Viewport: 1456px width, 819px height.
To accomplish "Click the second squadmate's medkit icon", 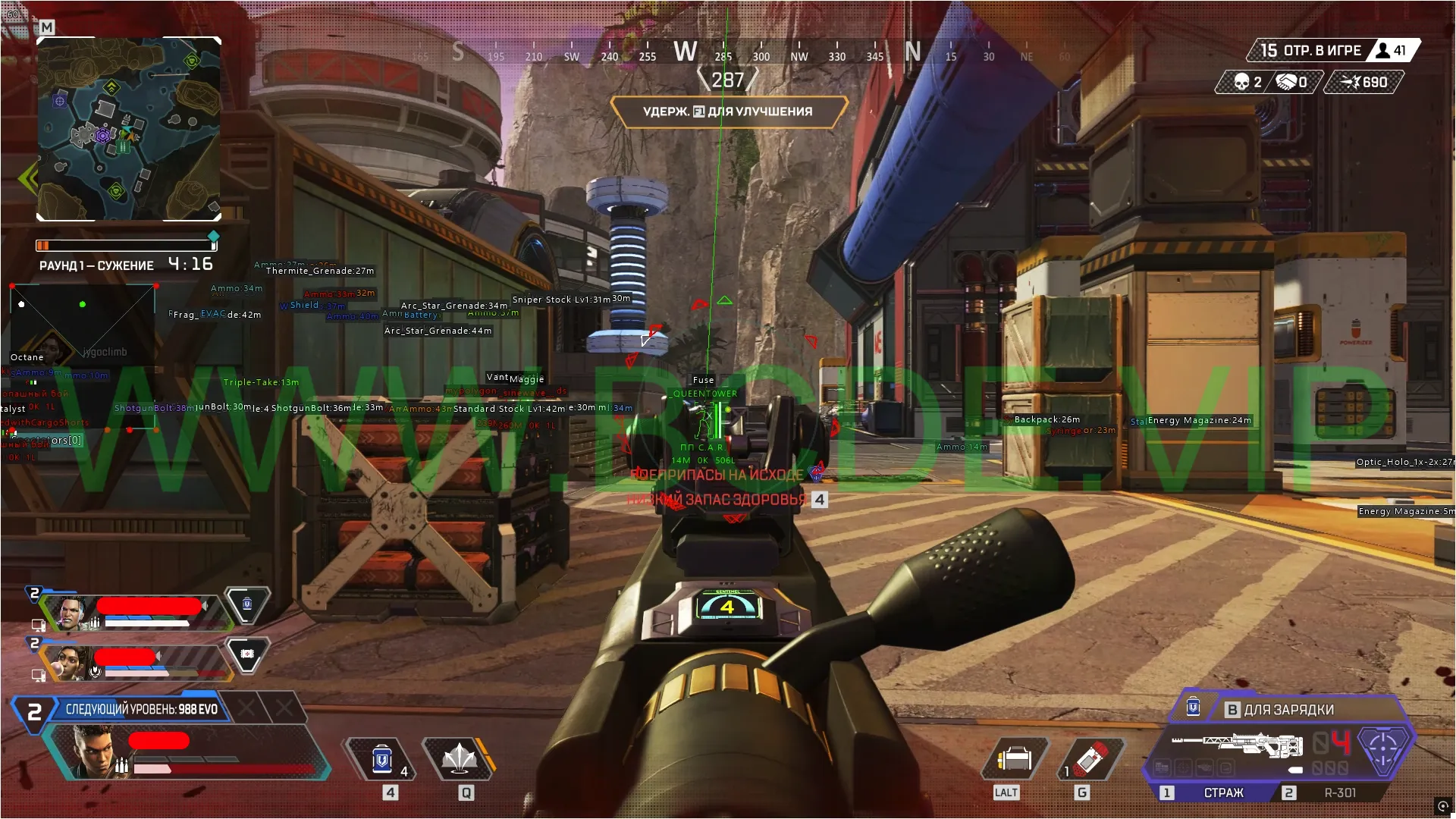I will pos(247,654).
